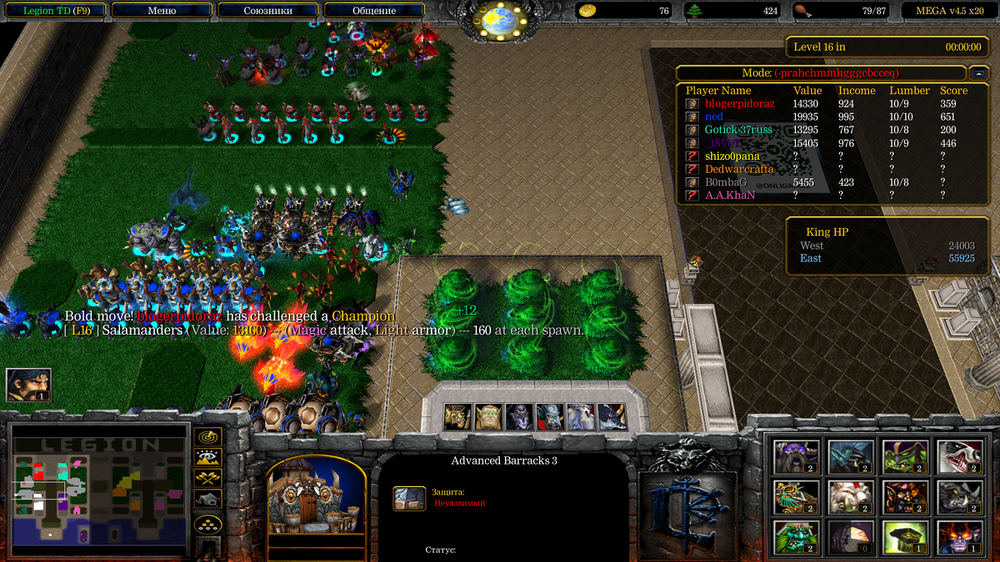This screenshot has width=1000, height=562.
Task: Choose the green goblin with hat icon
Action: [904, 457]
